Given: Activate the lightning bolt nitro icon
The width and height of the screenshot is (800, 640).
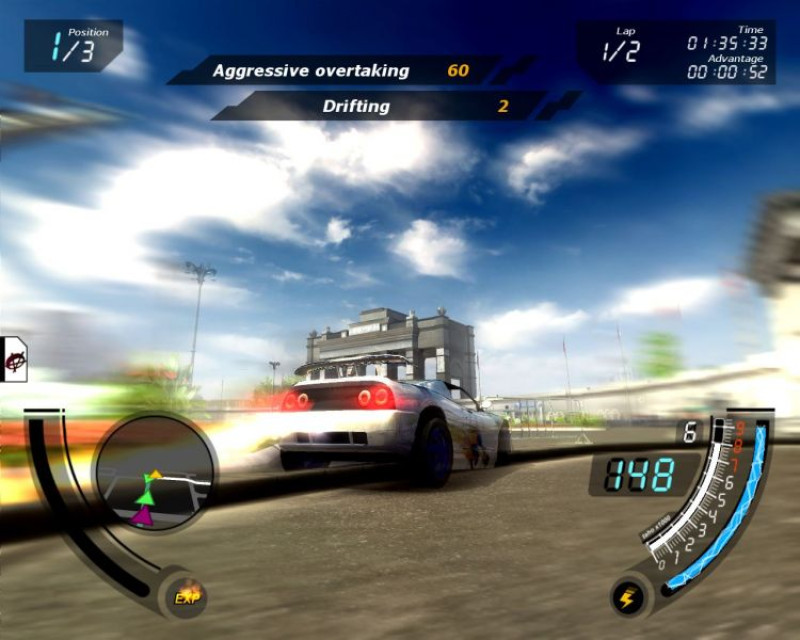Looking at the screenshot, I should [629, 597].
